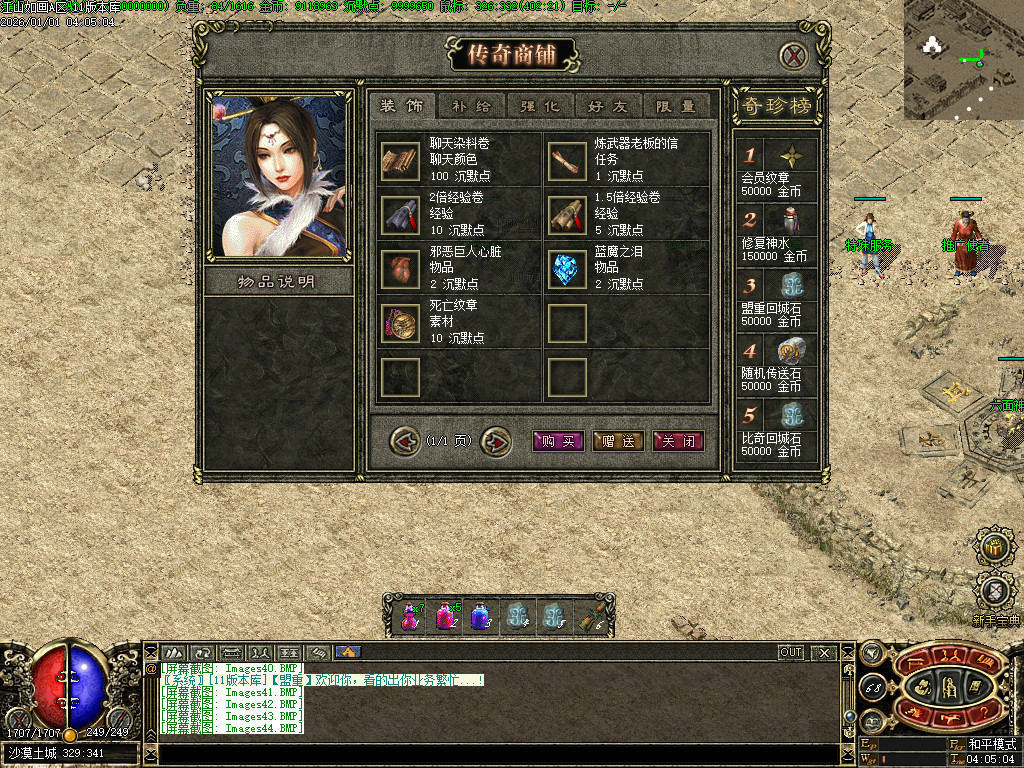The height and width of the screenshot is (768, 1024).
Task: Switch to the 补给 tab
Action: tap(471, 106)
